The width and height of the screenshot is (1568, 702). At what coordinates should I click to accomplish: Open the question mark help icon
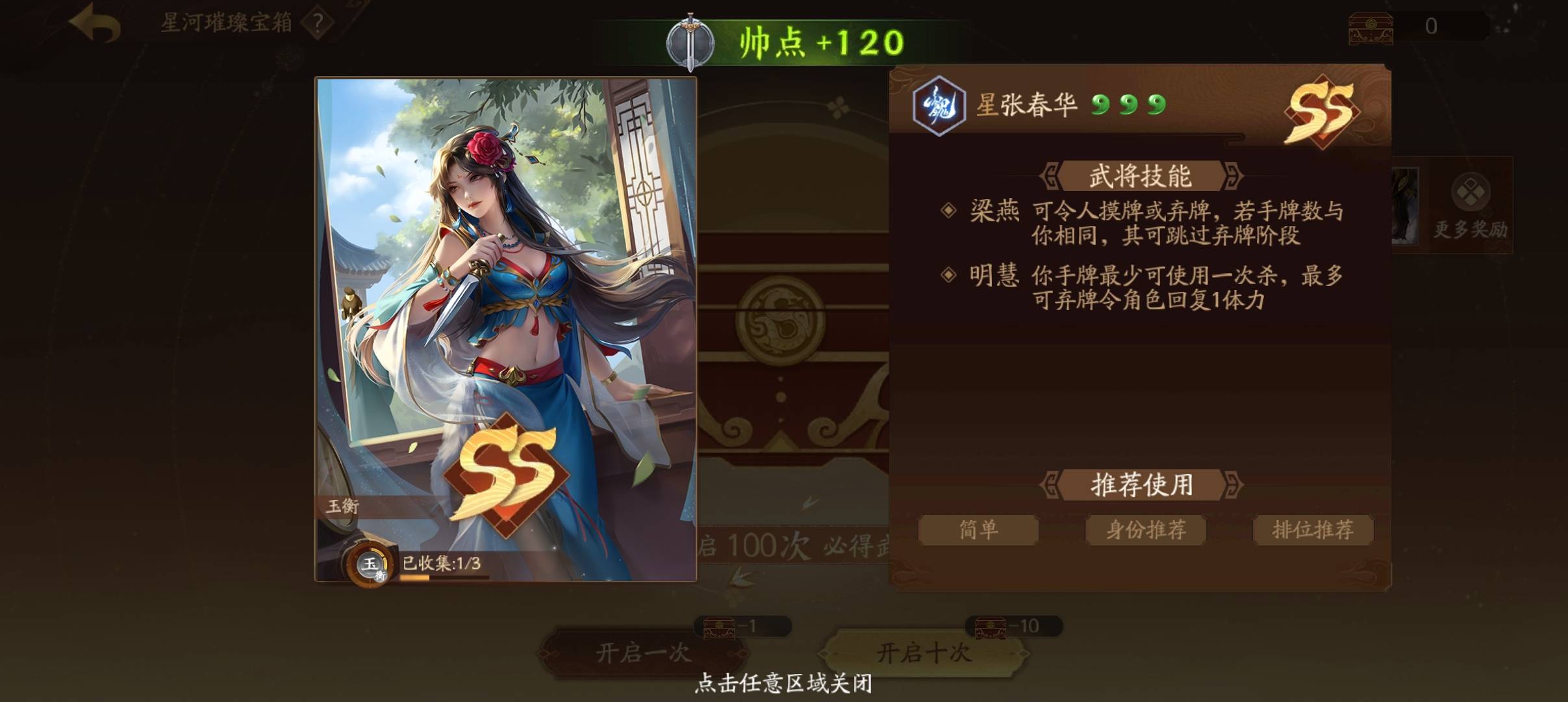tap(318, 24)
